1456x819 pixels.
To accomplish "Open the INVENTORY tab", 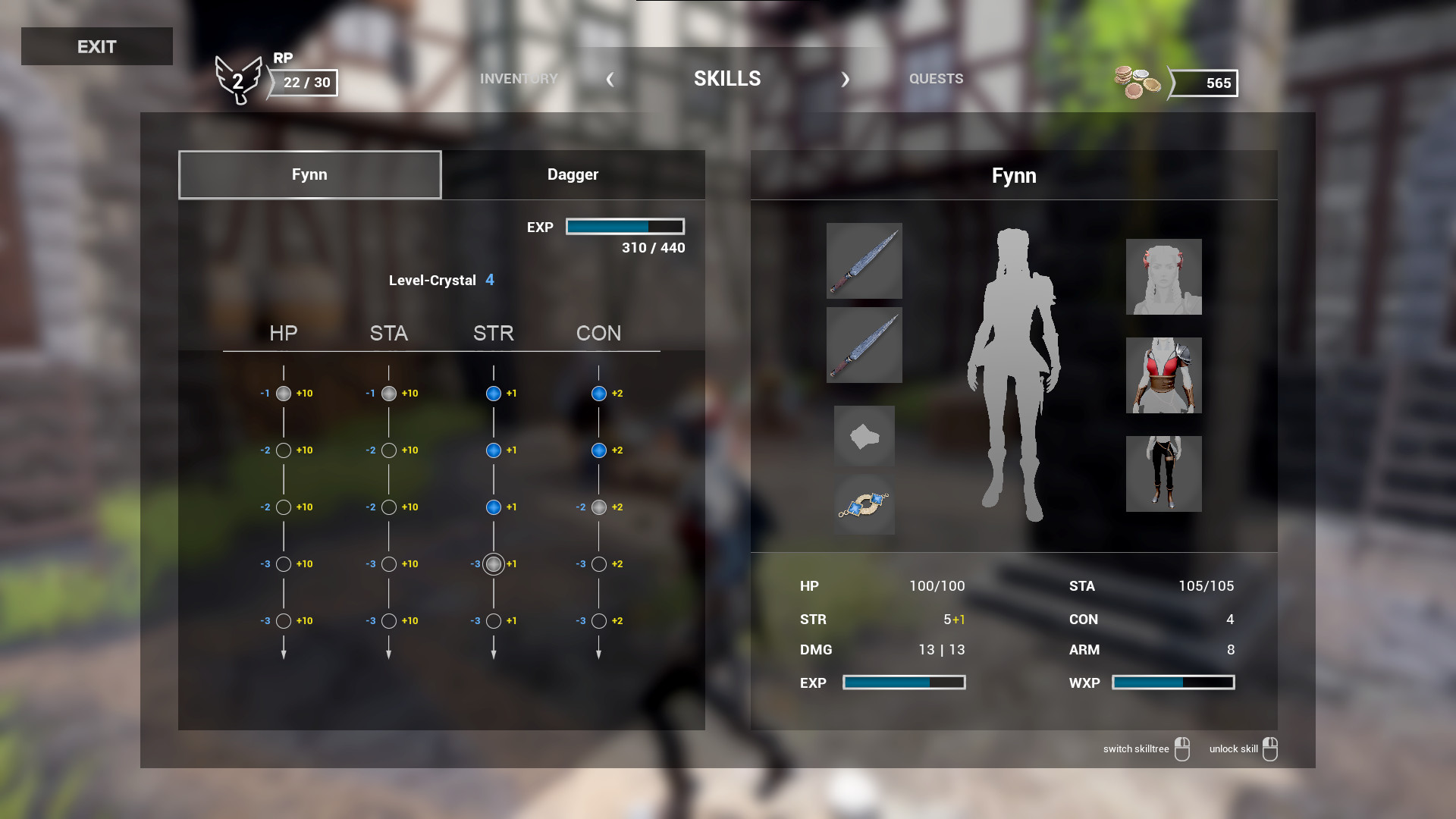I will tap(519, 78).
